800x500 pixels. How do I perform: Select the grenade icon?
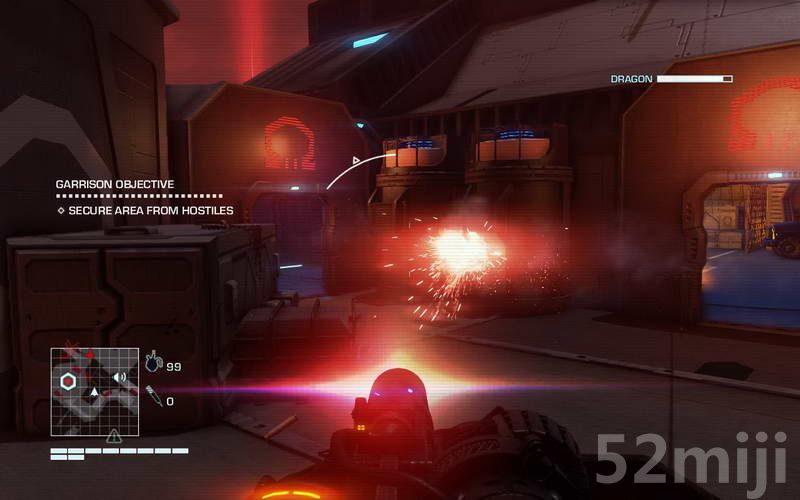(x=153, y=364)
